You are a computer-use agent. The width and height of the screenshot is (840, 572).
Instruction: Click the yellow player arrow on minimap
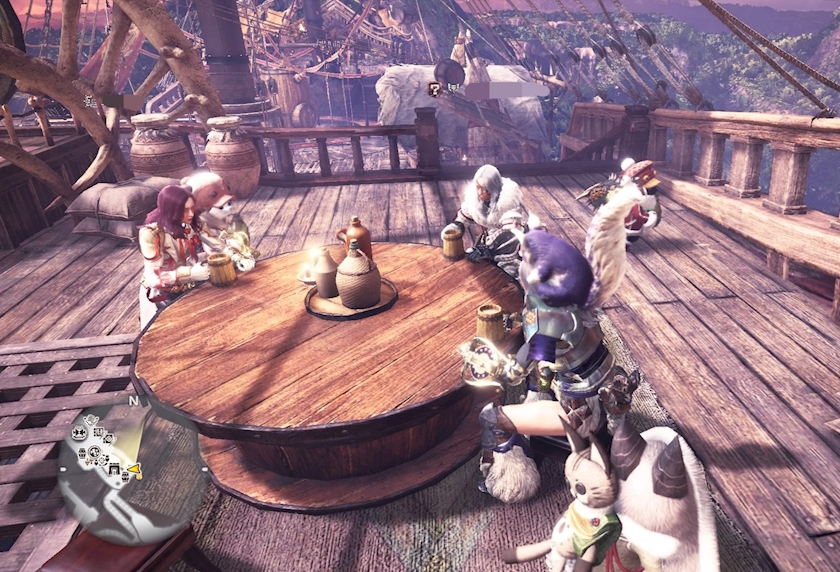click(134, 470)
